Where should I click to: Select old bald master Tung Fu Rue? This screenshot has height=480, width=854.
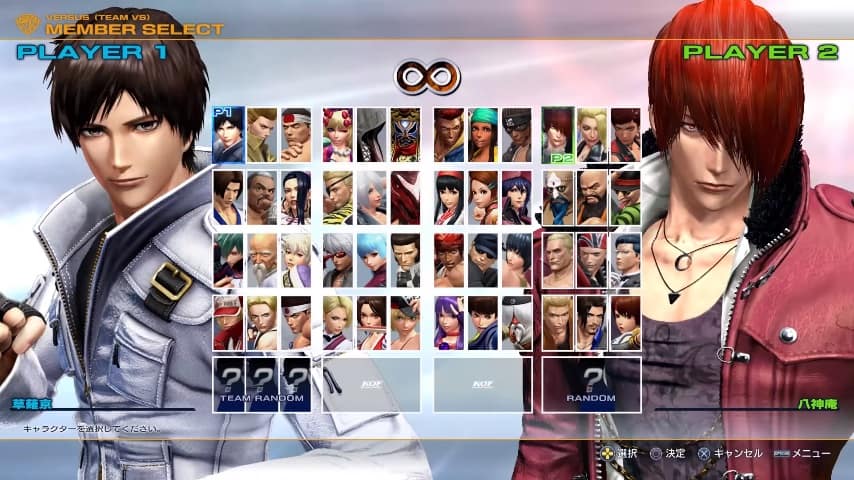262,260
